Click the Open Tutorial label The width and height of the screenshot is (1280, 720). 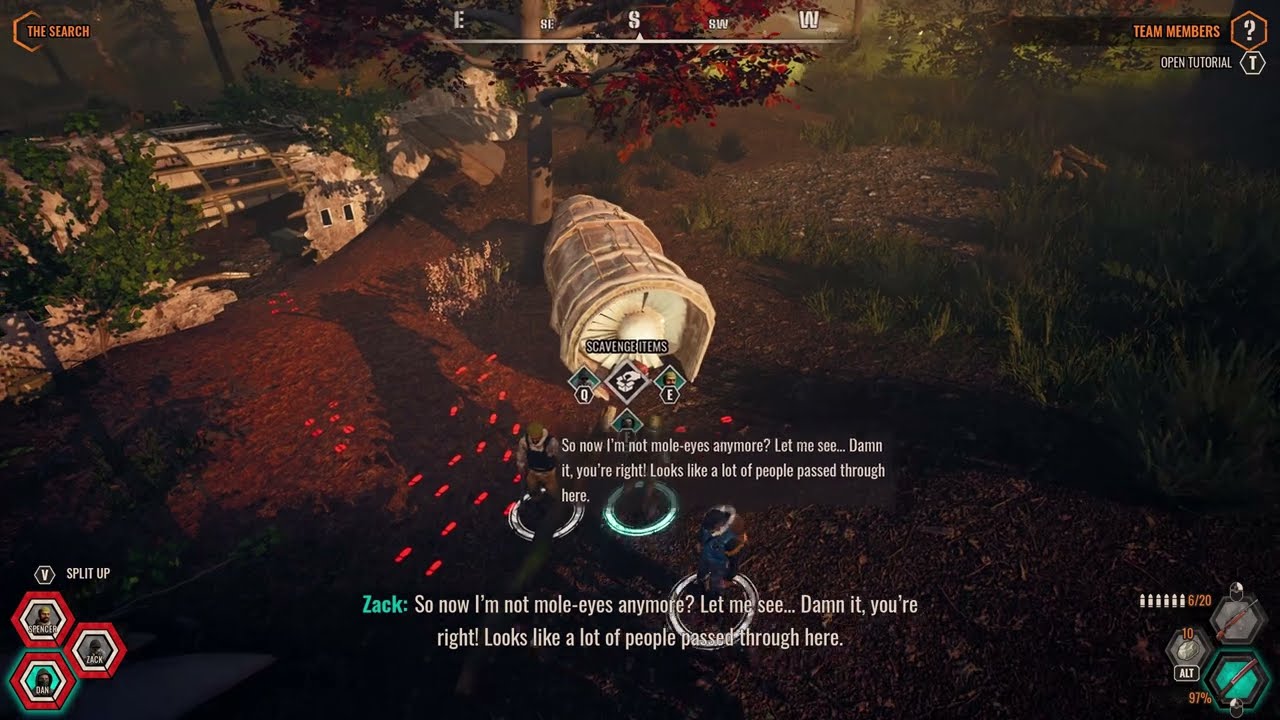click(x=1196, y=63)
